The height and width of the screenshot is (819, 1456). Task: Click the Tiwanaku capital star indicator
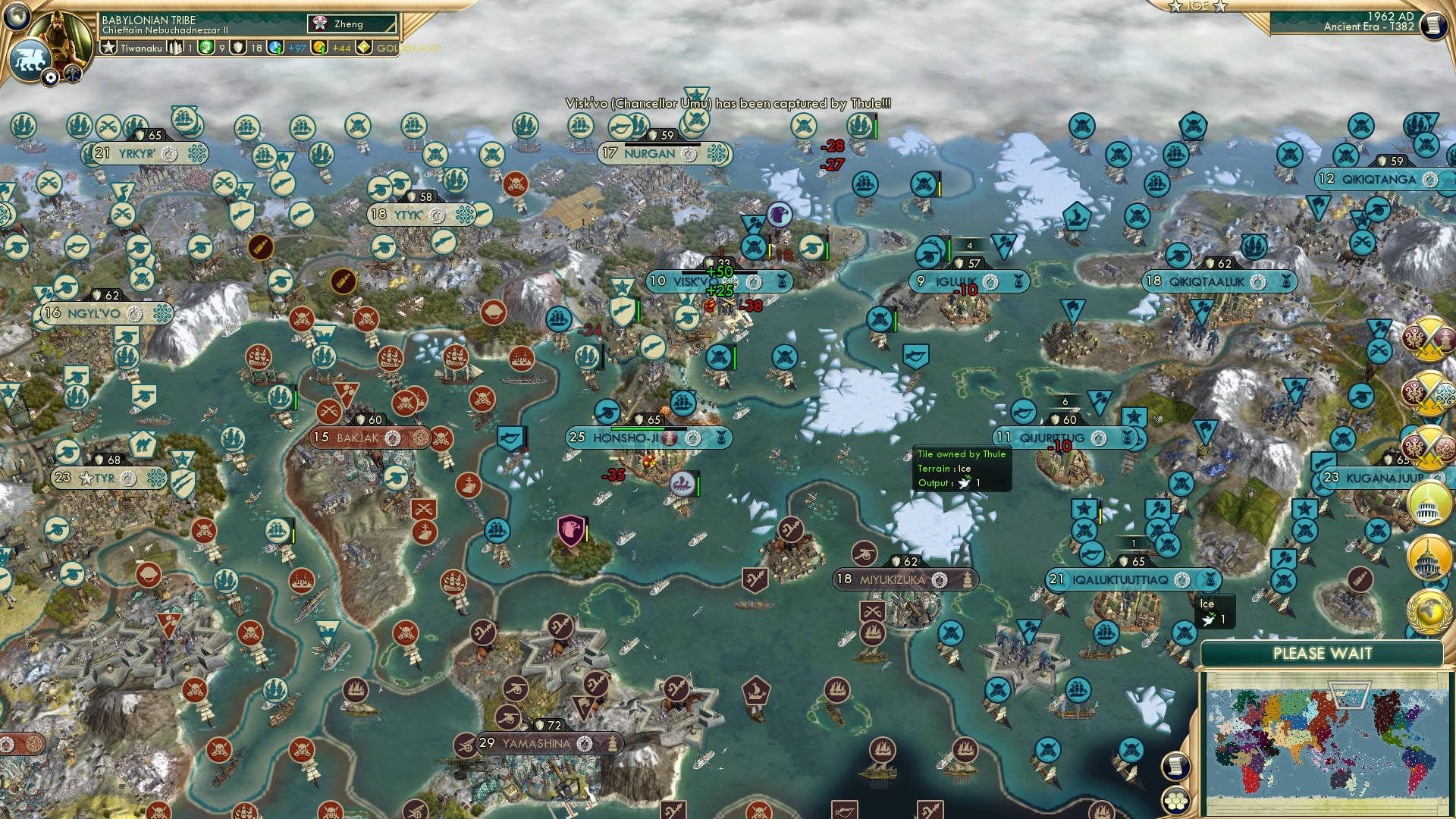109,48
